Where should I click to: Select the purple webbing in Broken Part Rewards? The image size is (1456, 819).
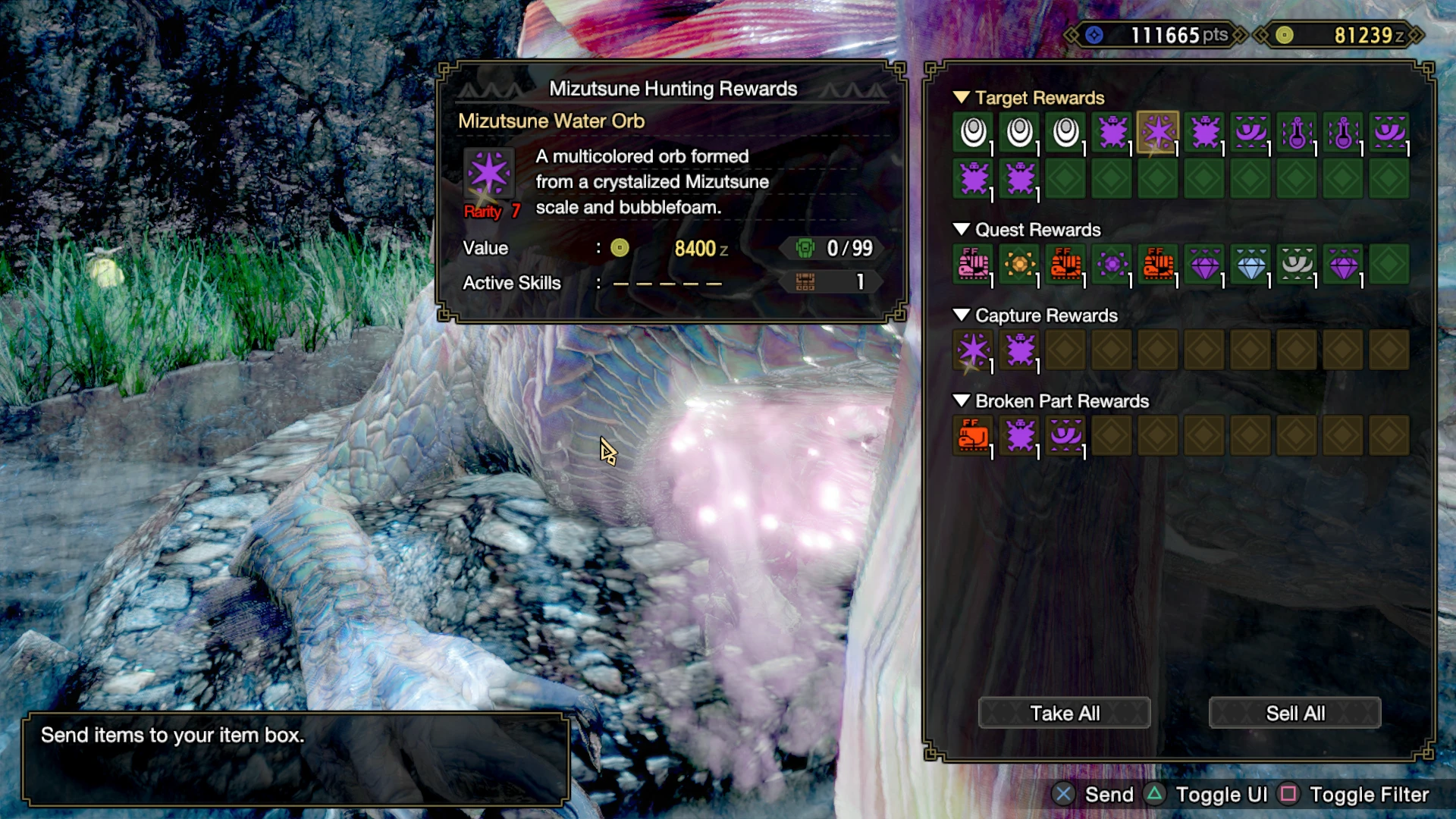click(1065, 436)
